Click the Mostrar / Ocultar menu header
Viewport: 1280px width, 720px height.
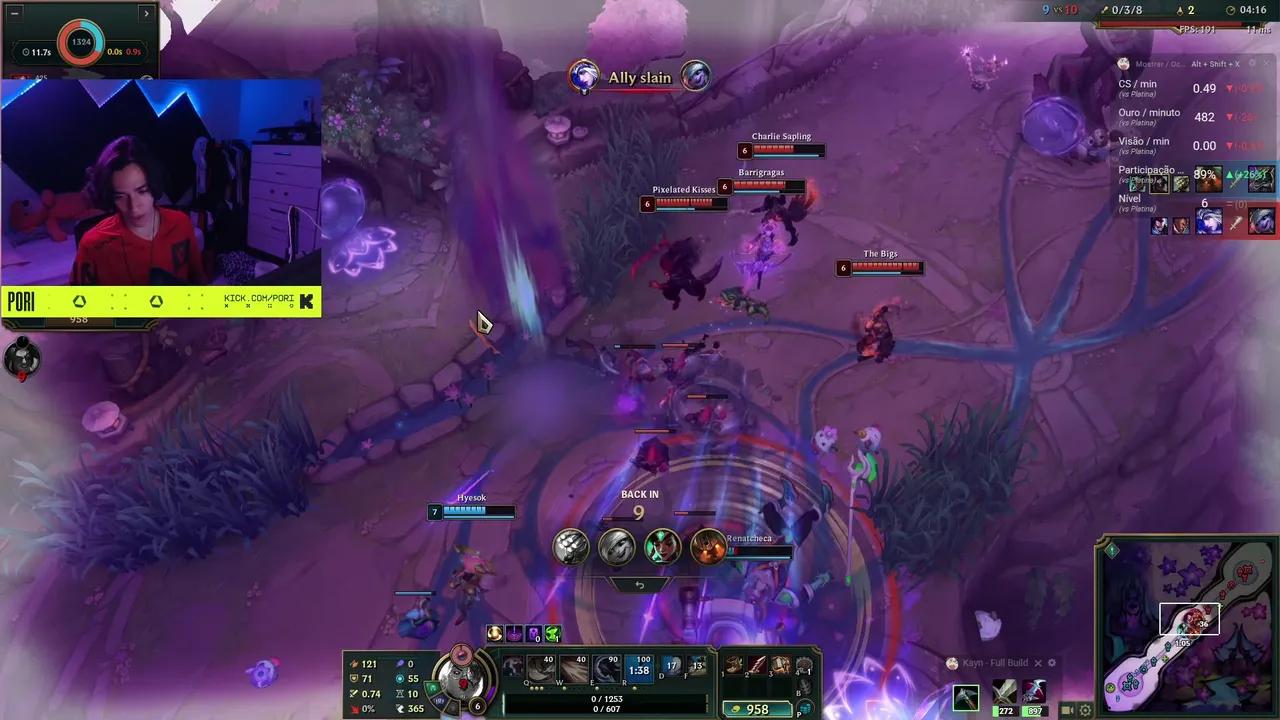click(x=1160, y=63)
